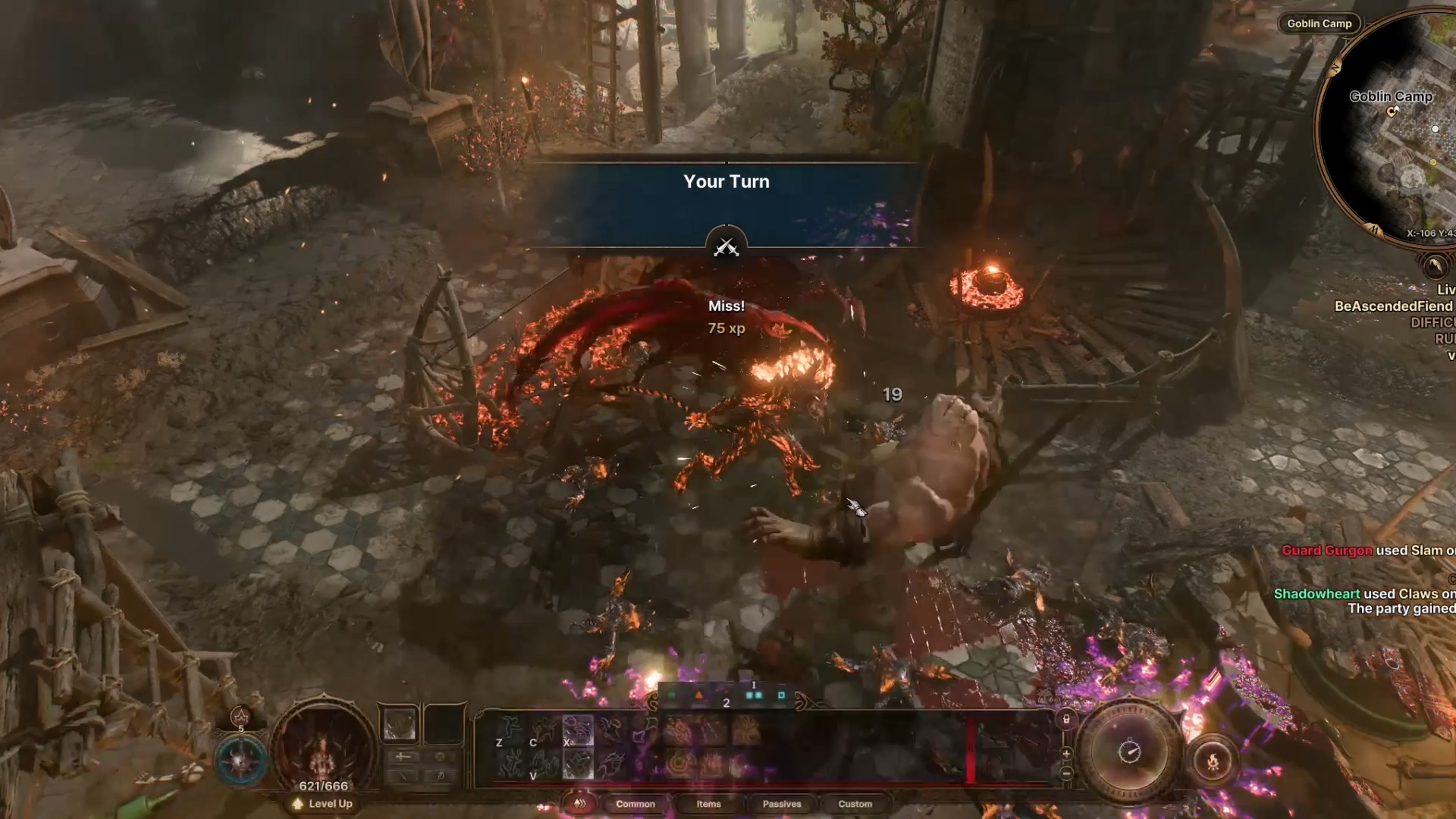Toggle the red arrows button beside Common

(x=580, y=804)
